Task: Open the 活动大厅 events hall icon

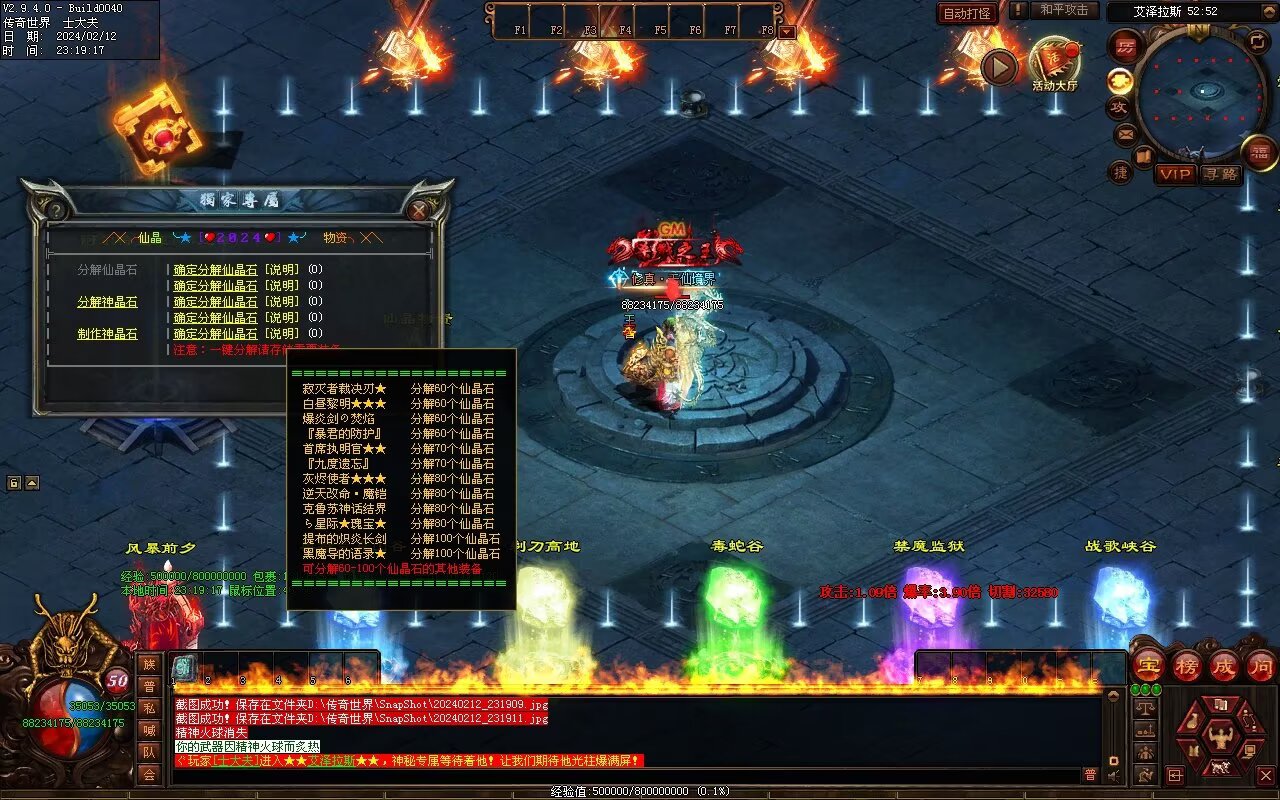Action: [x=1054, y=62]
